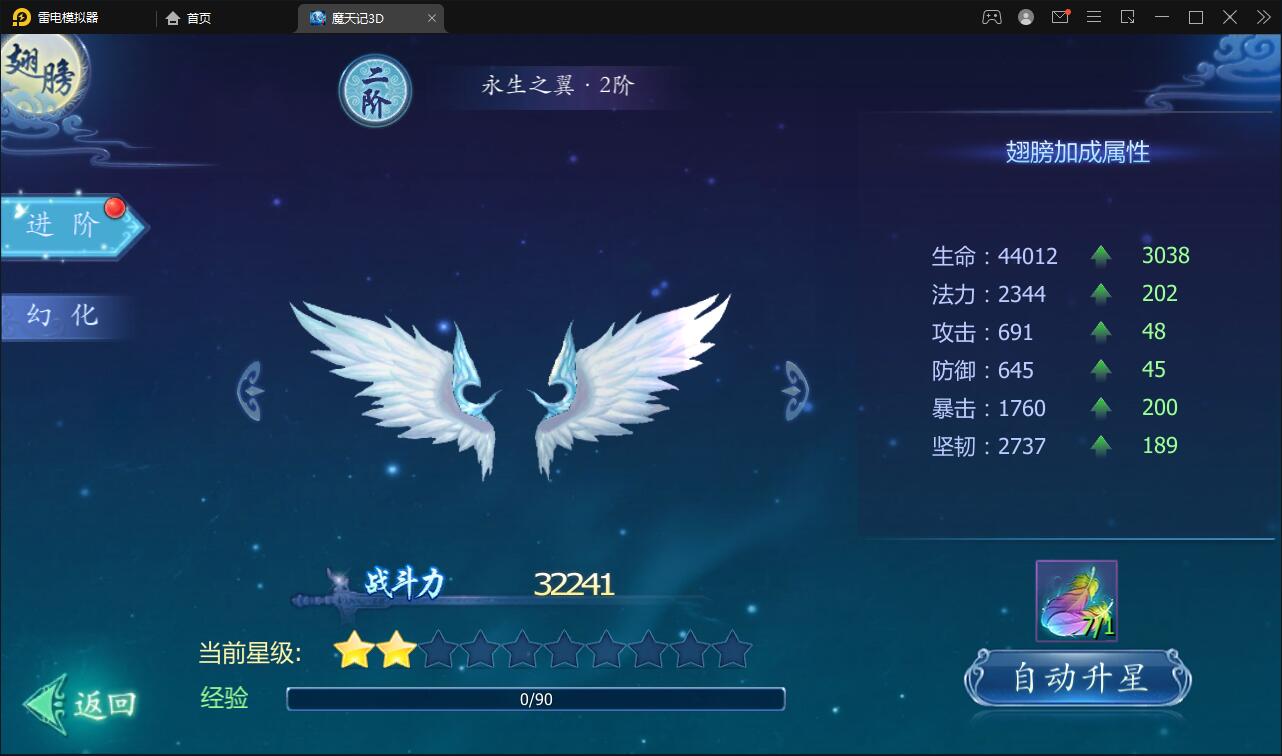
Task: Click the 经验 experience bar showing 0/90
Action: pos(535,700)
